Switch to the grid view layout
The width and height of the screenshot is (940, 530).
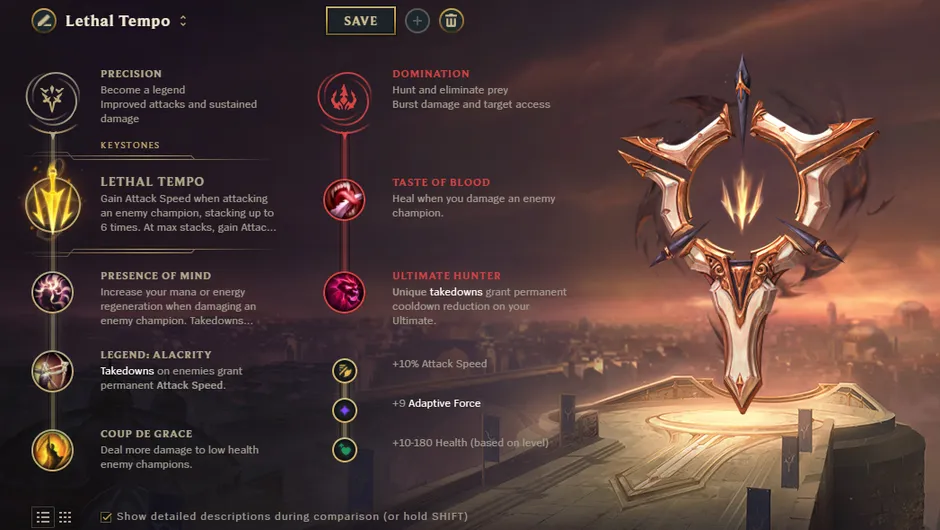65,517
